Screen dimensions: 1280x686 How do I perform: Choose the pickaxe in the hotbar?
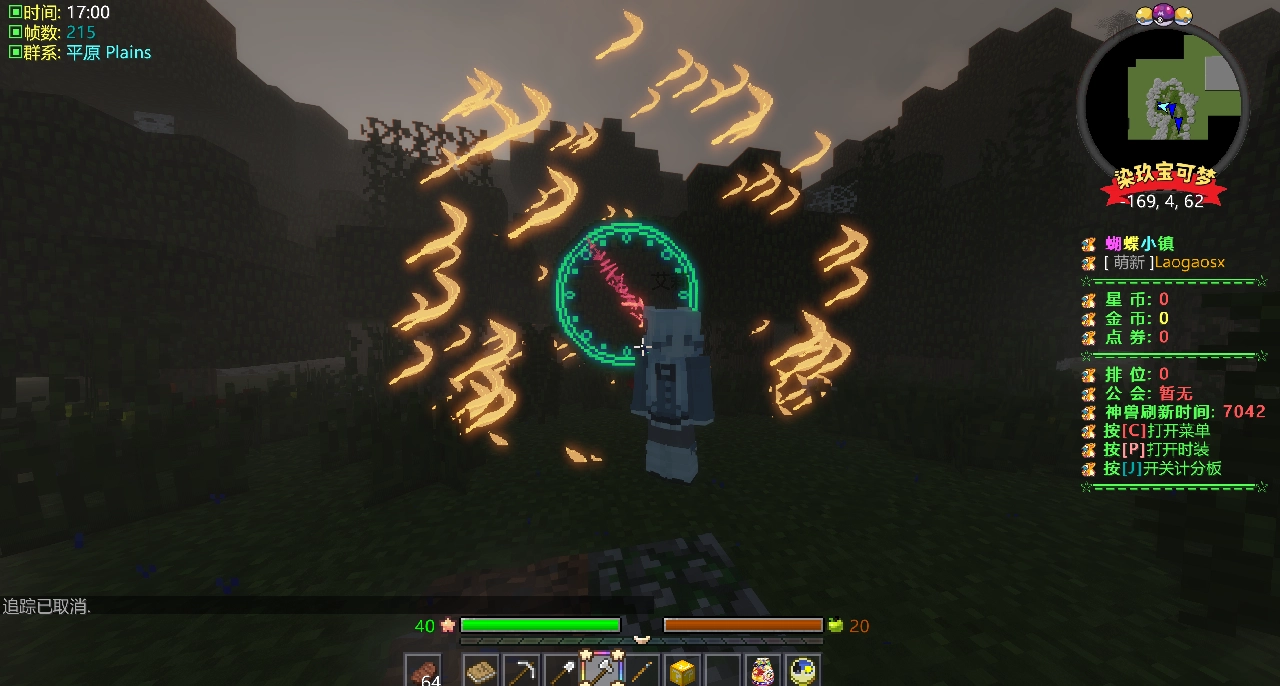pyautogui.click(x=522, y=671)
